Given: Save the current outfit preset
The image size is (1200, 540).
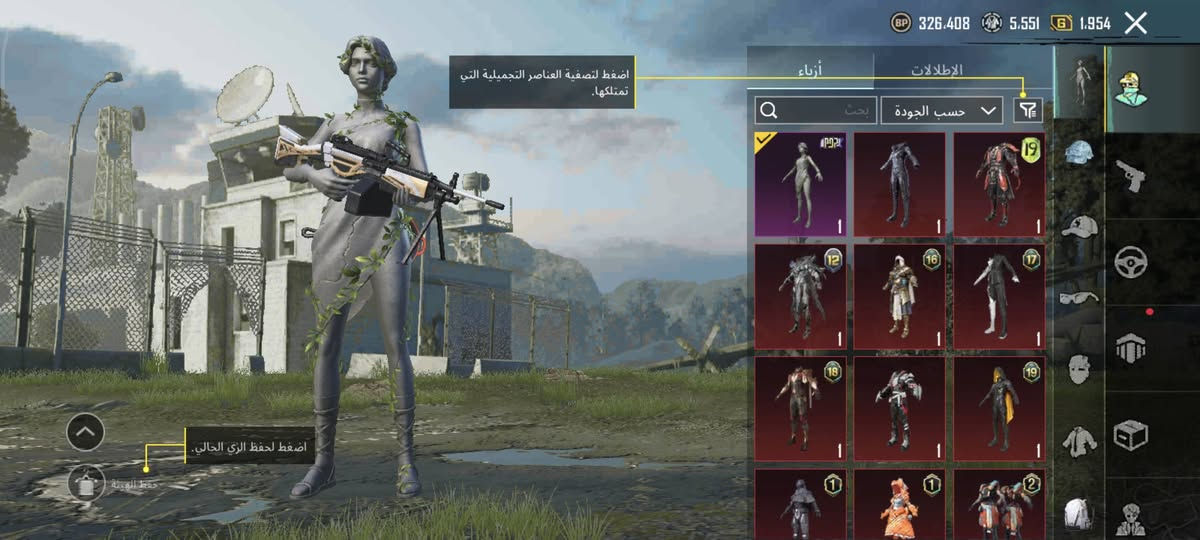Looking at the screenshot, I should click(87, 483).
